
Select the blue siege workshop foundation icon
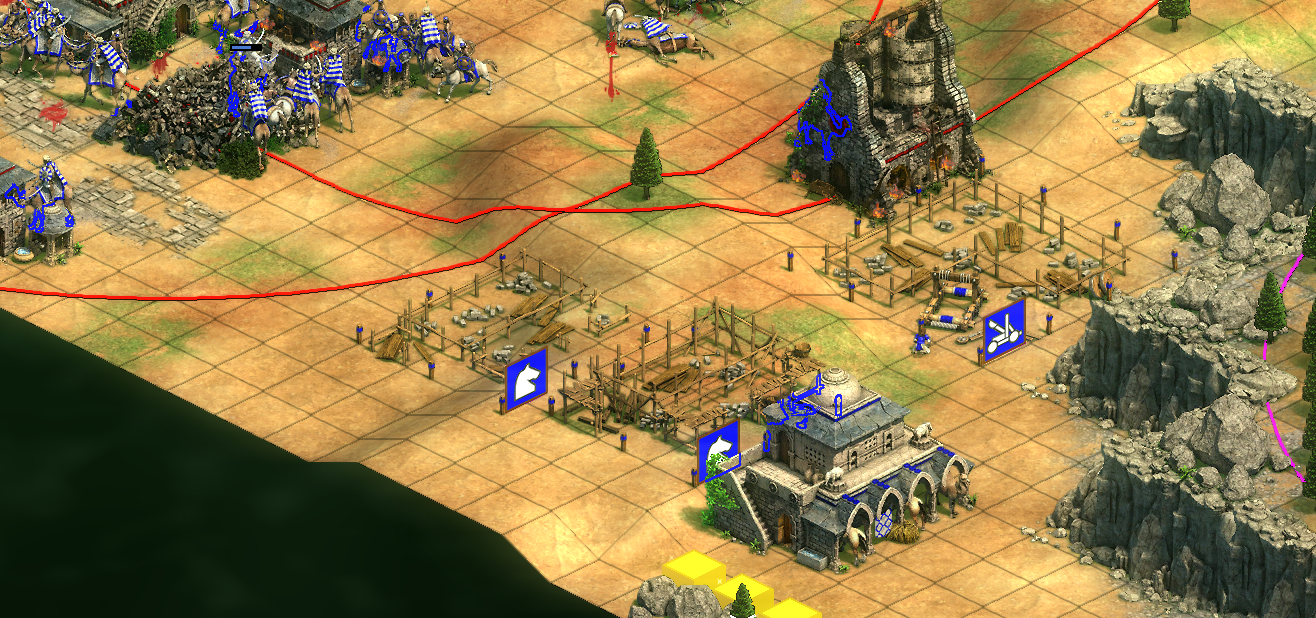click(x=1003, y=331)
